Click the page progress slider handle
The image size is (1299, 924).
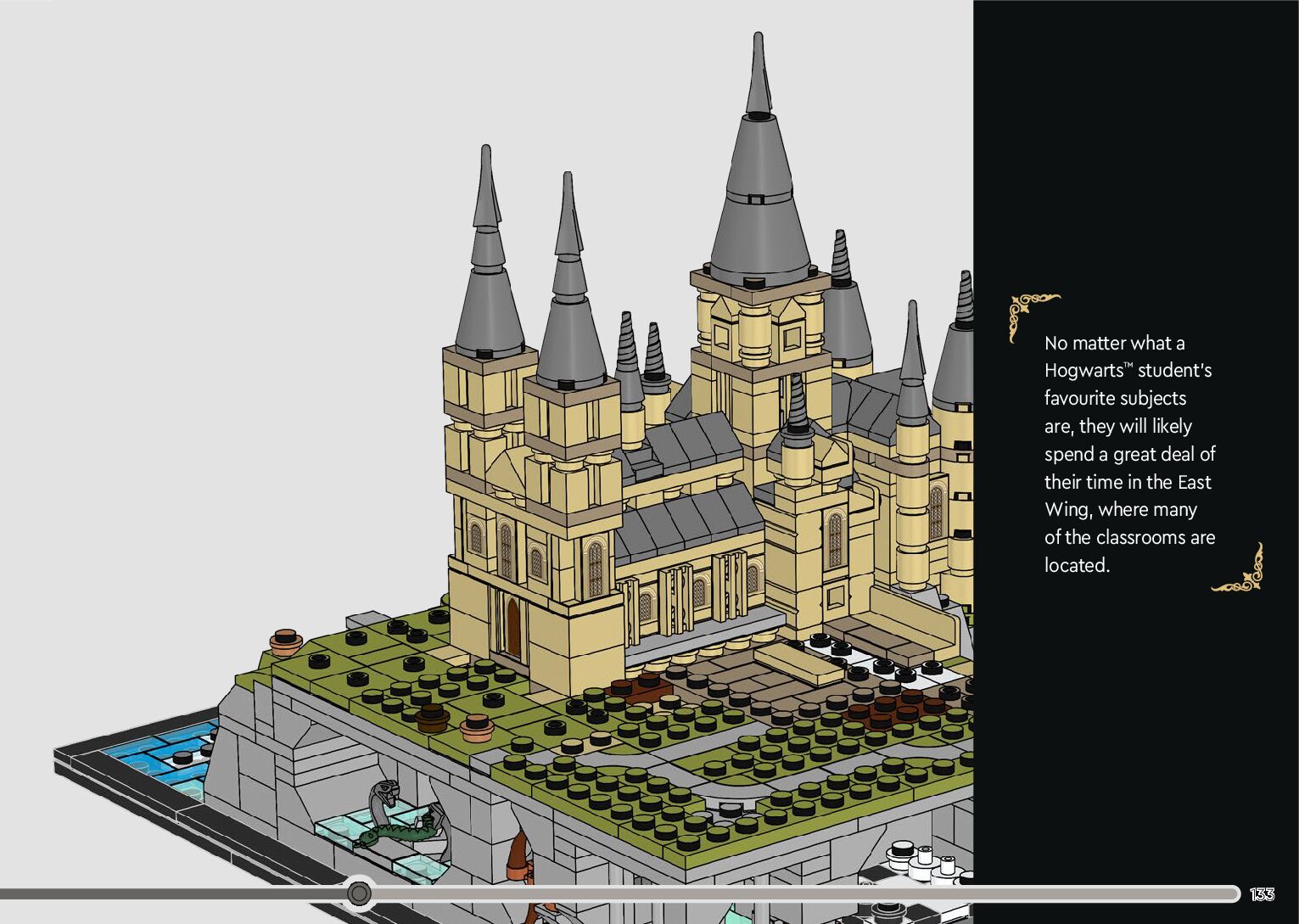click(360, 893)
